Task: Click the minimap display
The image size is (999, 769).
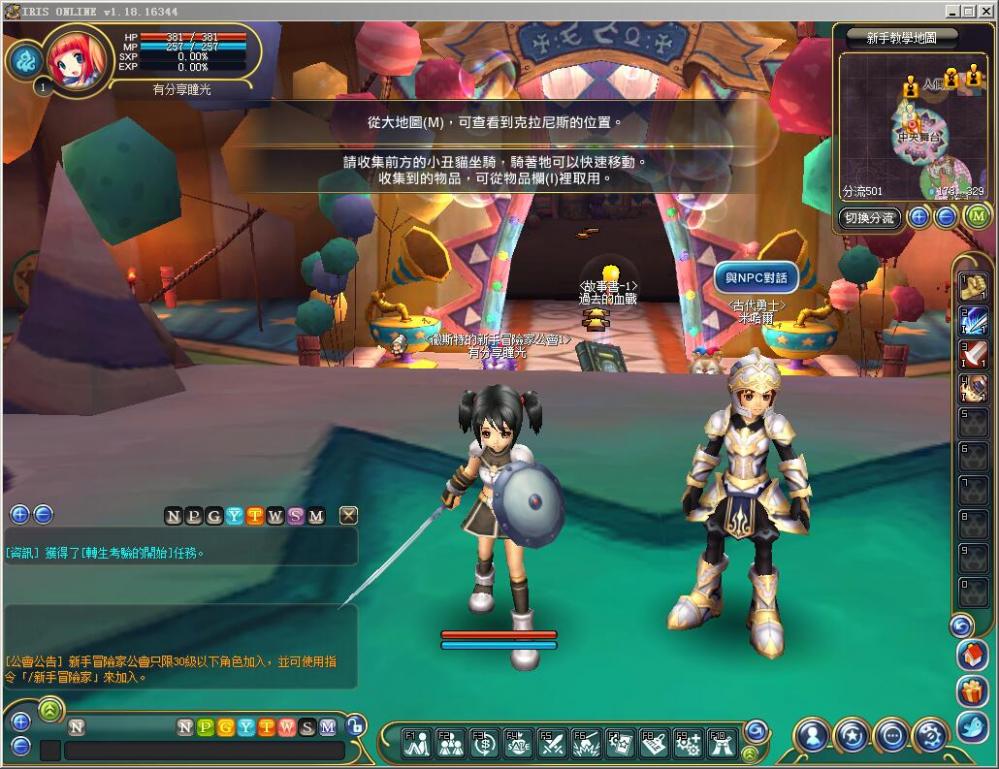Action: click(911, 125)
